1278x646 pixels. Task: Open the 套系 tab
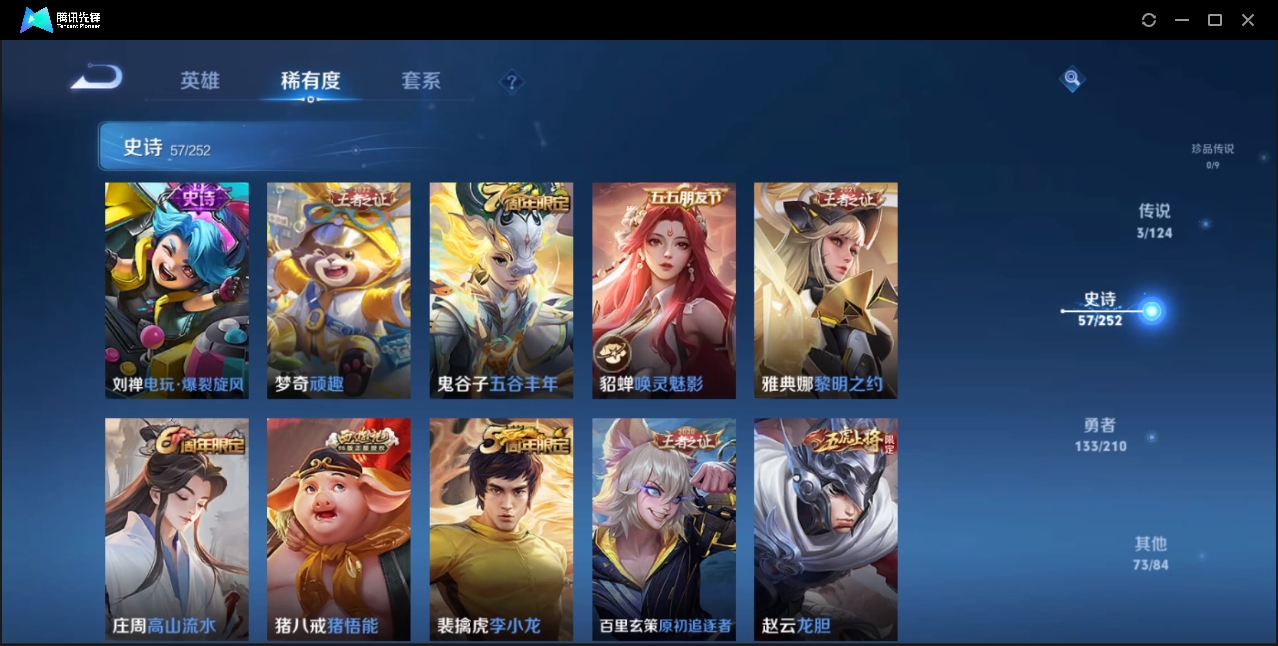point(421,81)
